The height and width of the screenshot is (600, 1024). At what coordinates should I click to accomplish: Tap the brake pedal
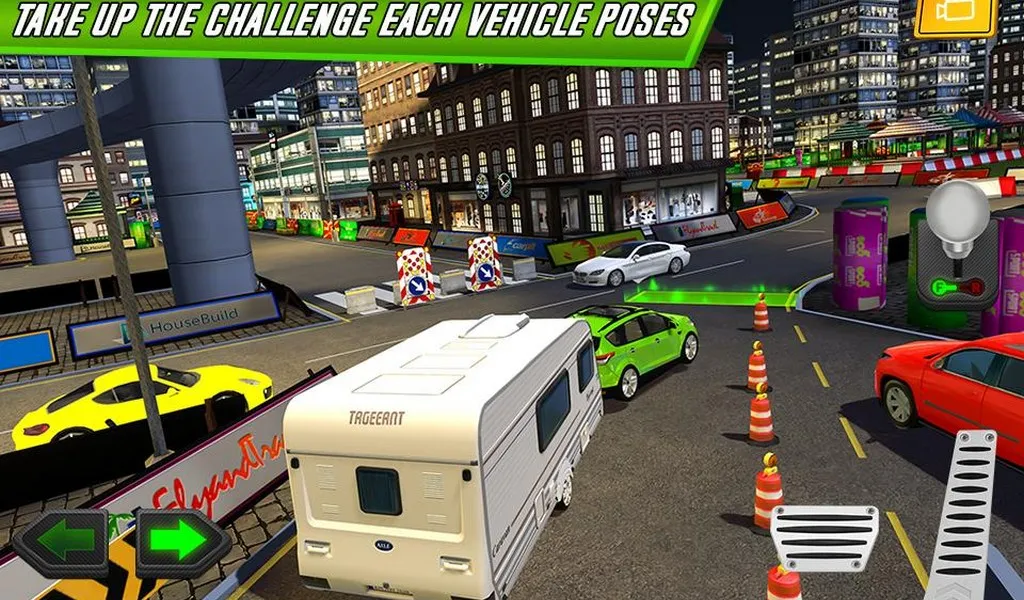(824, 539)
